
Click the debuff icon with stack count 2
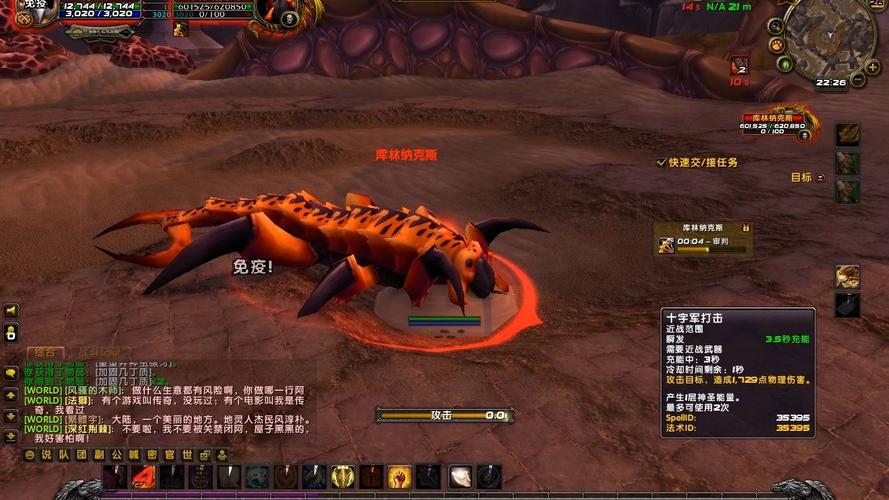[740, 65]
